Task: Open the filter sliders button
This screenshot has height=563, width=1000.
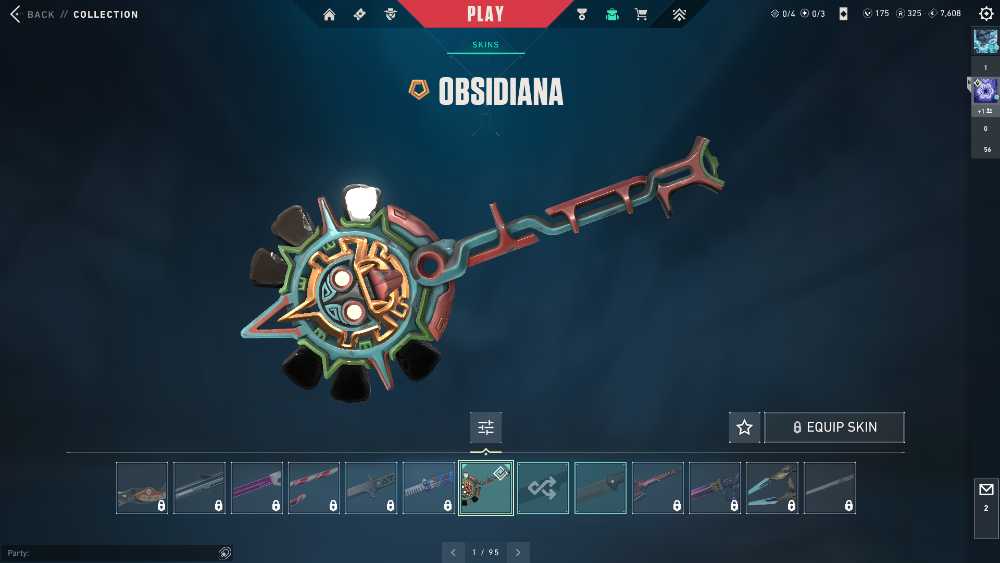Action: pos(486,427)
